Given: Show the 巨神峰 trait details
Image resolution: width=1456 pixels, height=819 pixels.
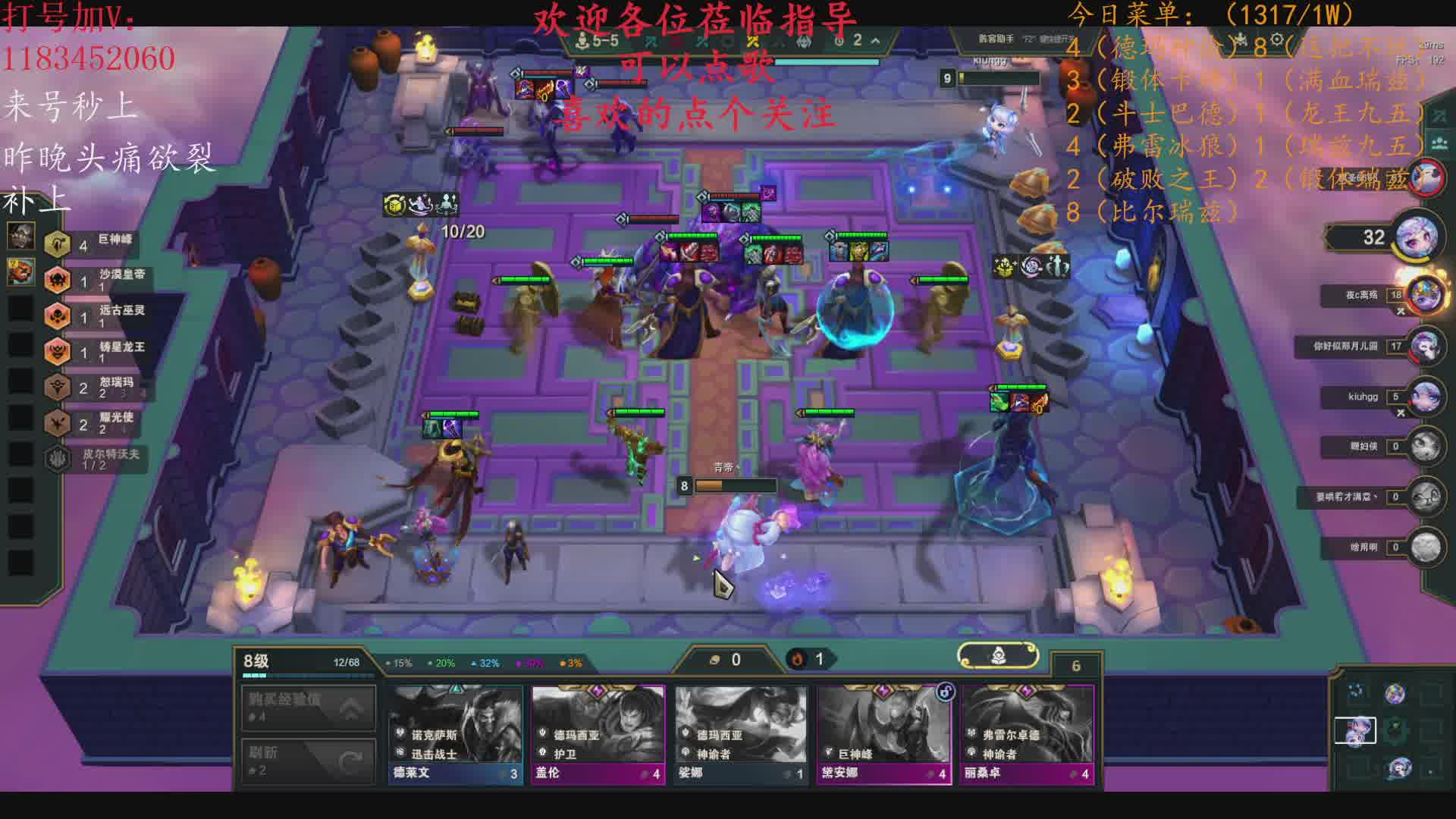Looking at the screenshot, I should point(97,243).
